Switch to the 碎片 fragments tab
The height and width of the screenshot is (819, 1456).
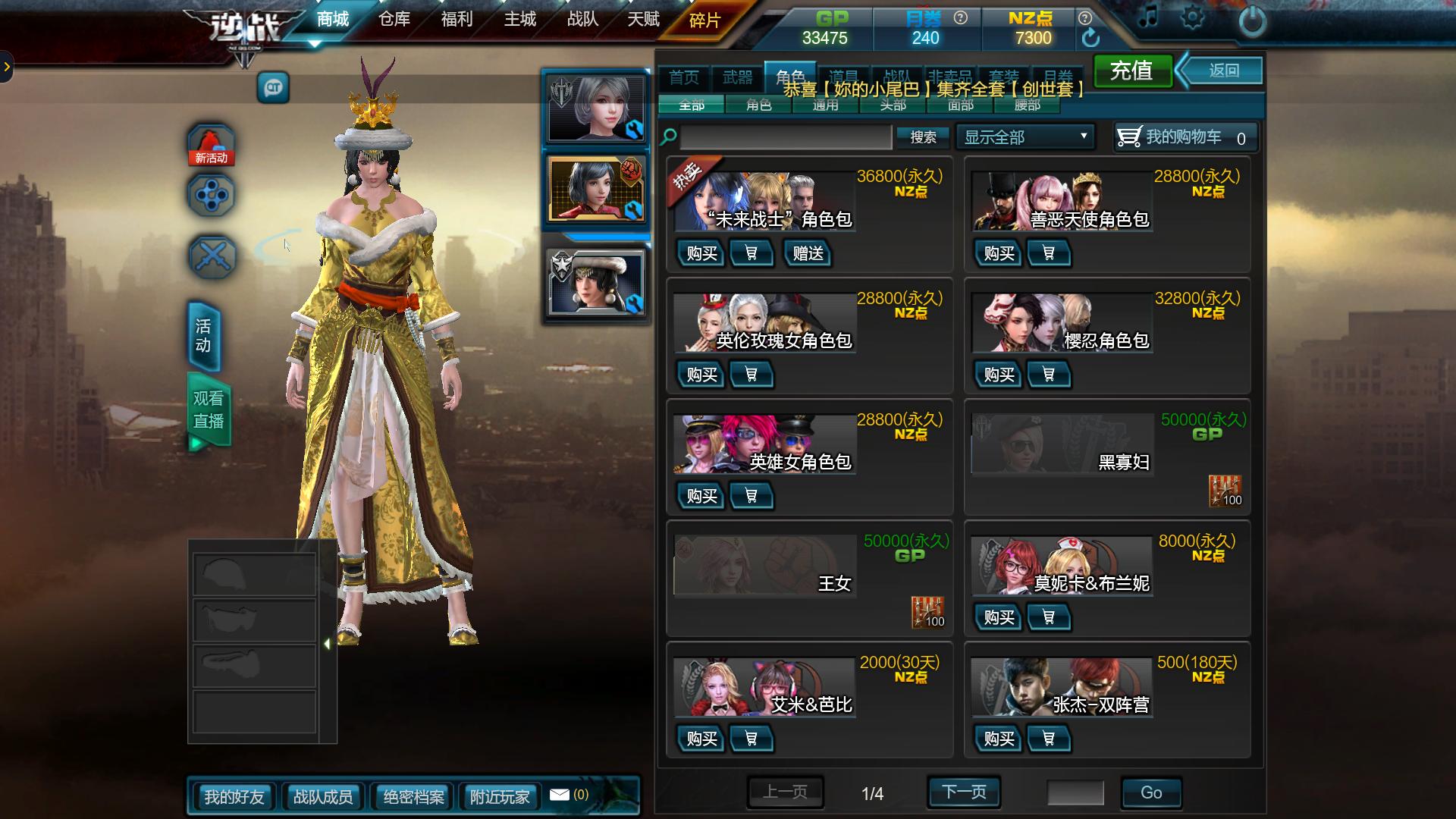point(704,20)
